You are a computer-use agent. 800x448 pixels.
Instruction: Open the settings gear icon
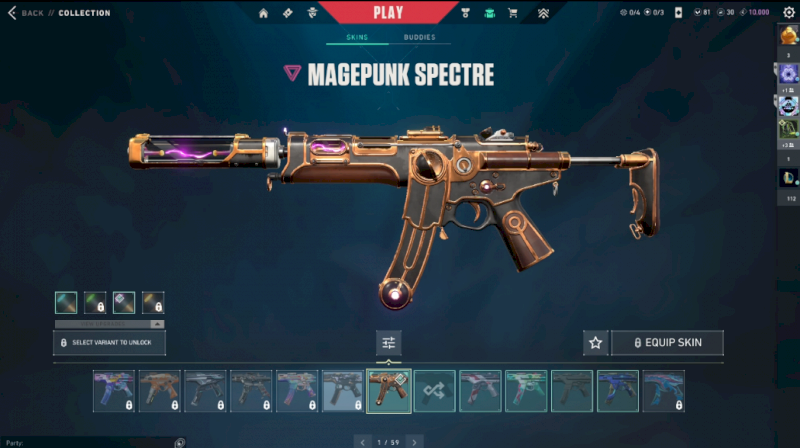pyautogui.click(x=788, y=13)
